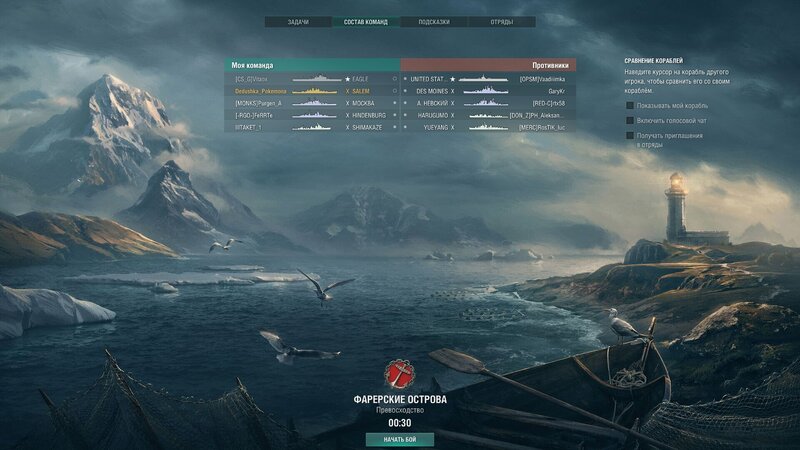Toggle Получать приглашения в отряды checkbox
Image resolution: width=800 pixels, height=450 pixels.
click(x=630, y=135)
